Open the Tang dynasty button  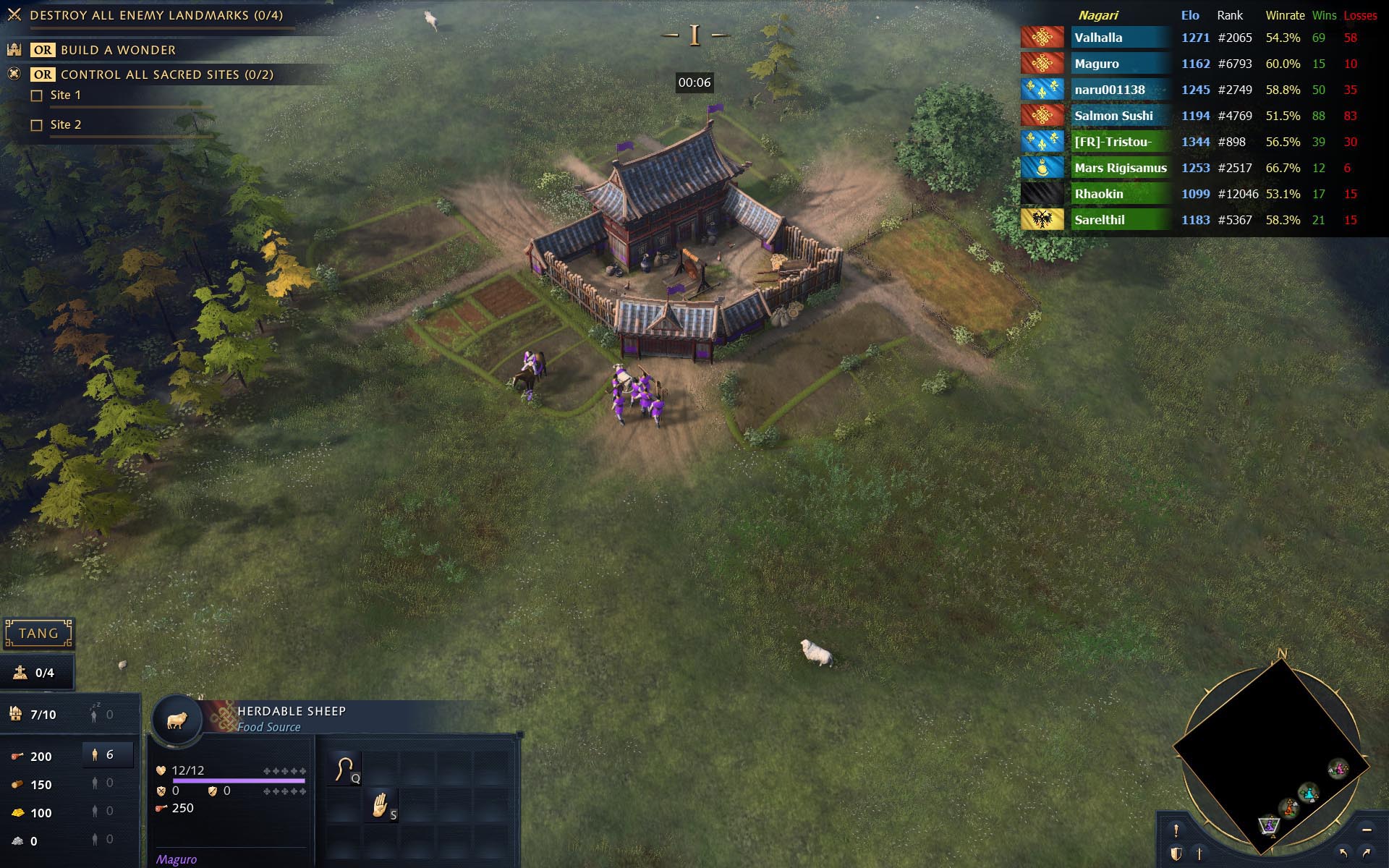[x=38, y=634]
